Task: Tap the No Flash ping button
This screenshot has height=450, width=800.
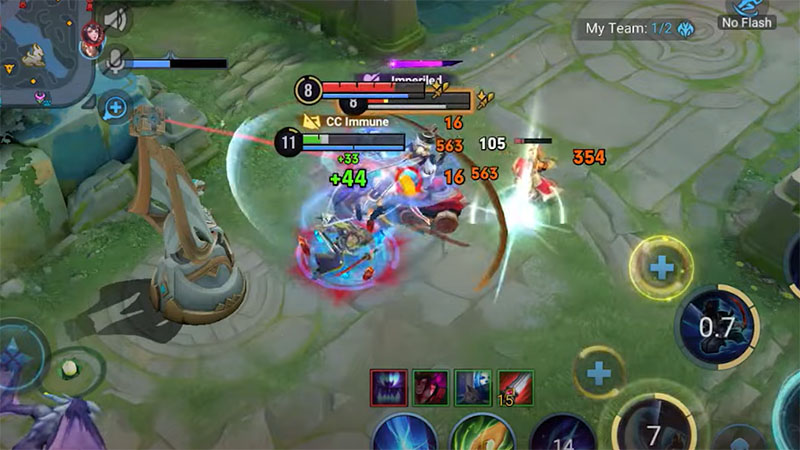Action: [x=748, y=15]
